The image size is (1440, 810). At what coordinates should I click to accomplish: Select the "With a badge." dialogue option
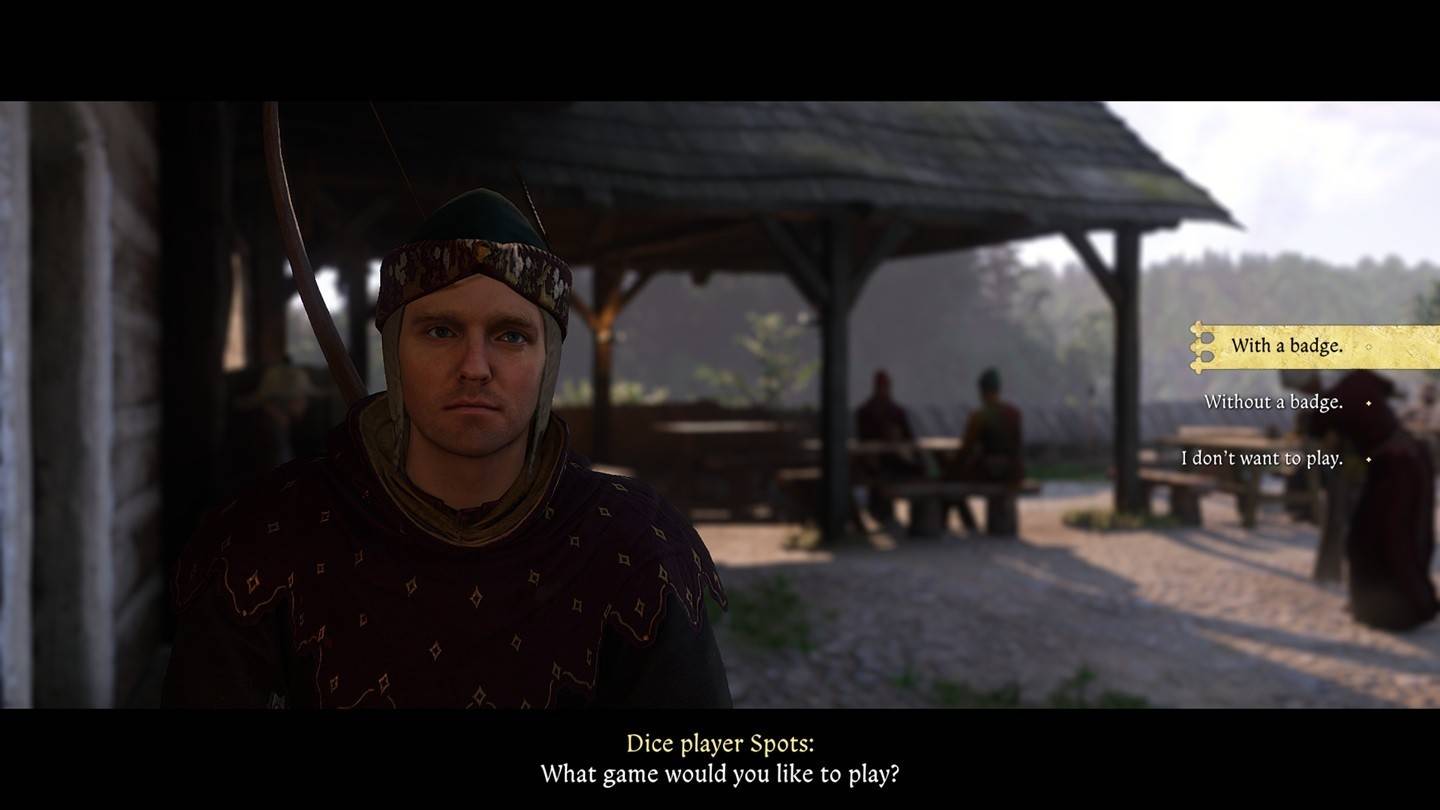(1290, 346)
